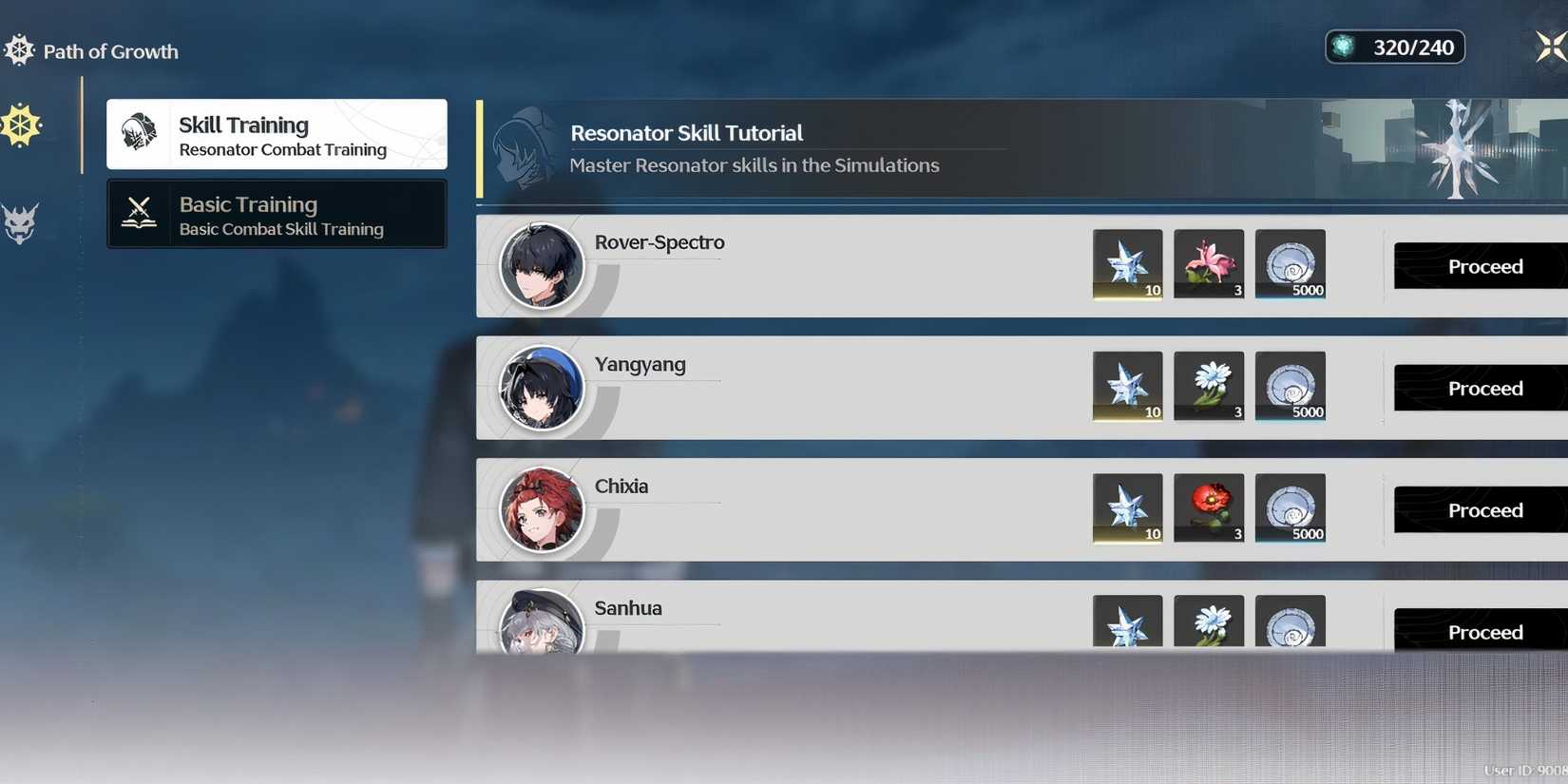Switch to the Basic Training tab
Screen dimensions: 1568x784
pyautogui.click(x=276, y=214)
